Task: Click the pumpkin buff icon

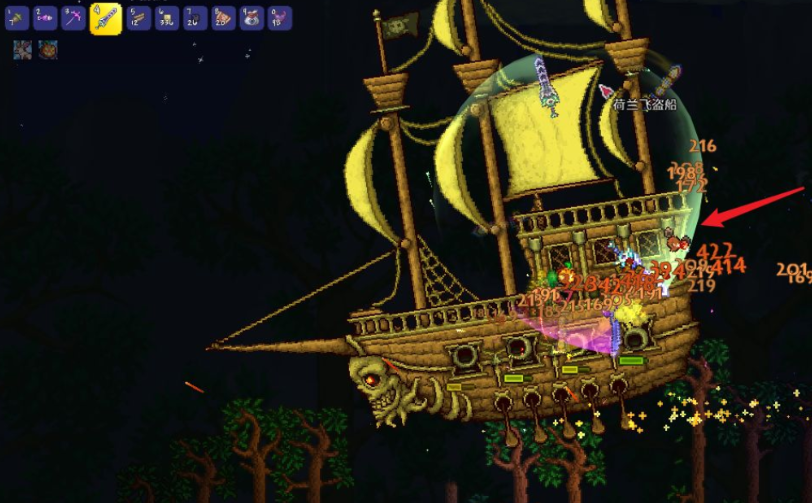Action: pos(48,50)
